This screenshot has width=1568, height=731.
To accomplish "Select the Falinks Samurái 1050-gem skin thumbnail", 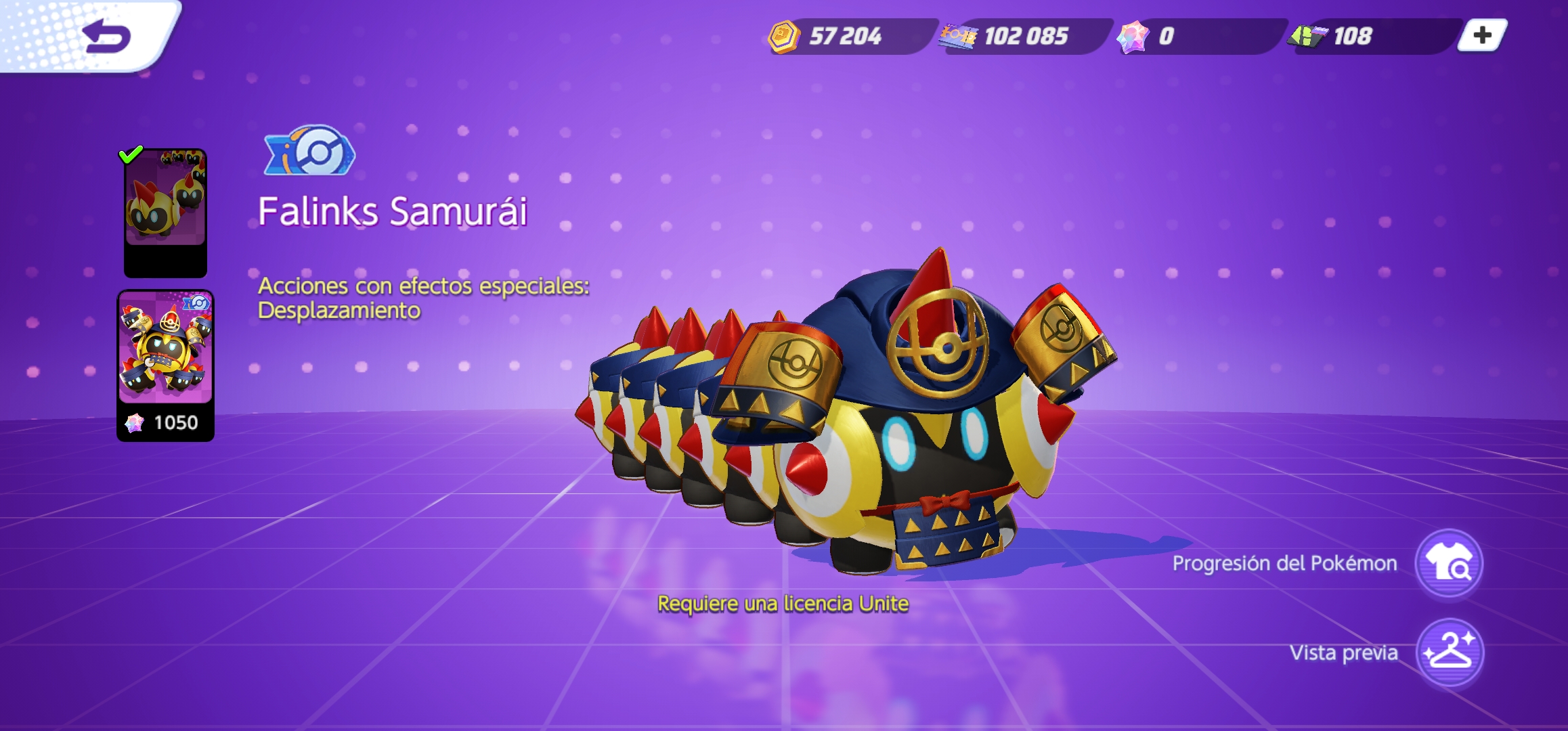I will [166, 365].
